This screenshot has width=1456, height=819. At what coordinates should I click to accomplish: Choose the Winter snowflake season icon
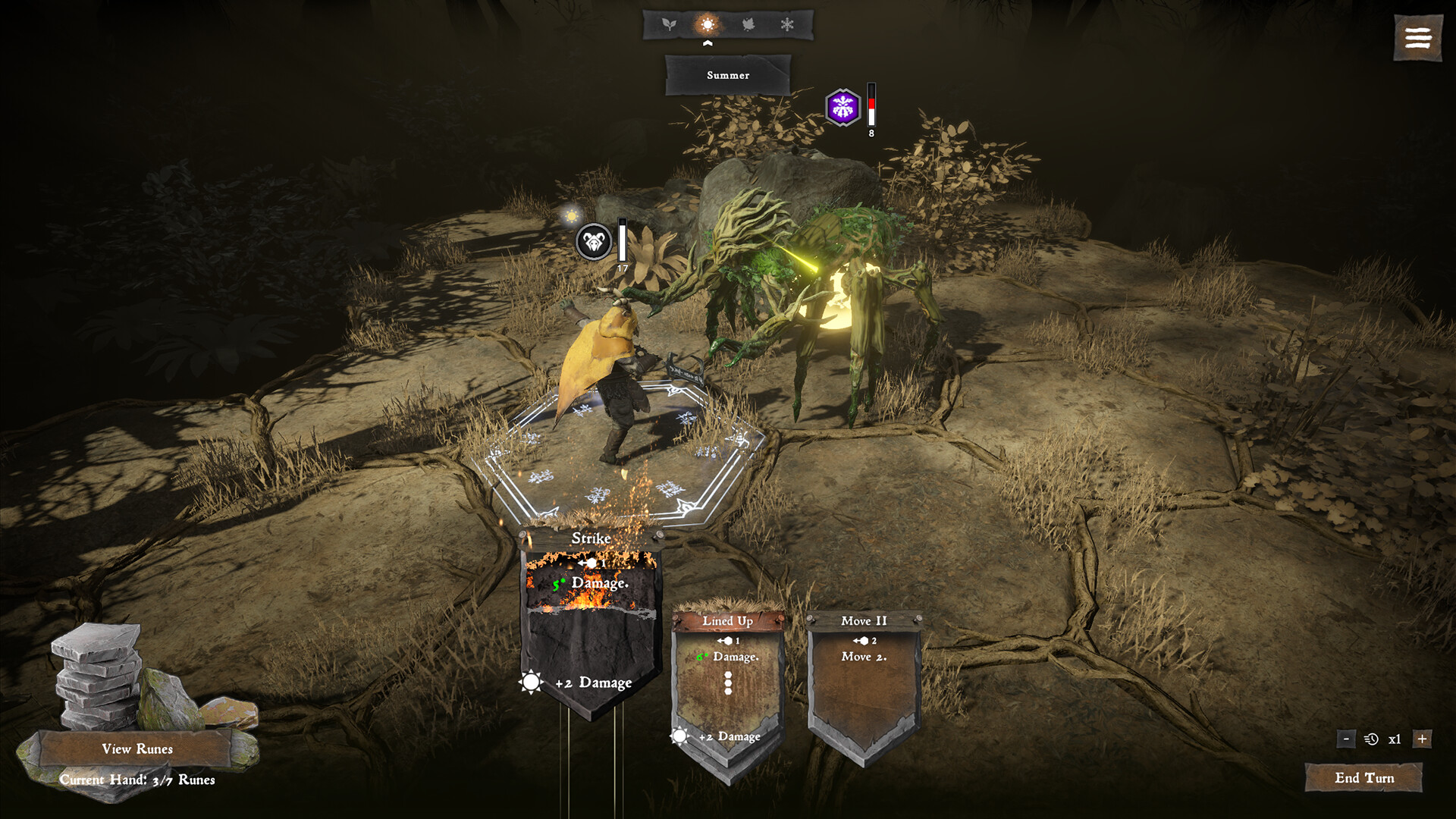787,25
